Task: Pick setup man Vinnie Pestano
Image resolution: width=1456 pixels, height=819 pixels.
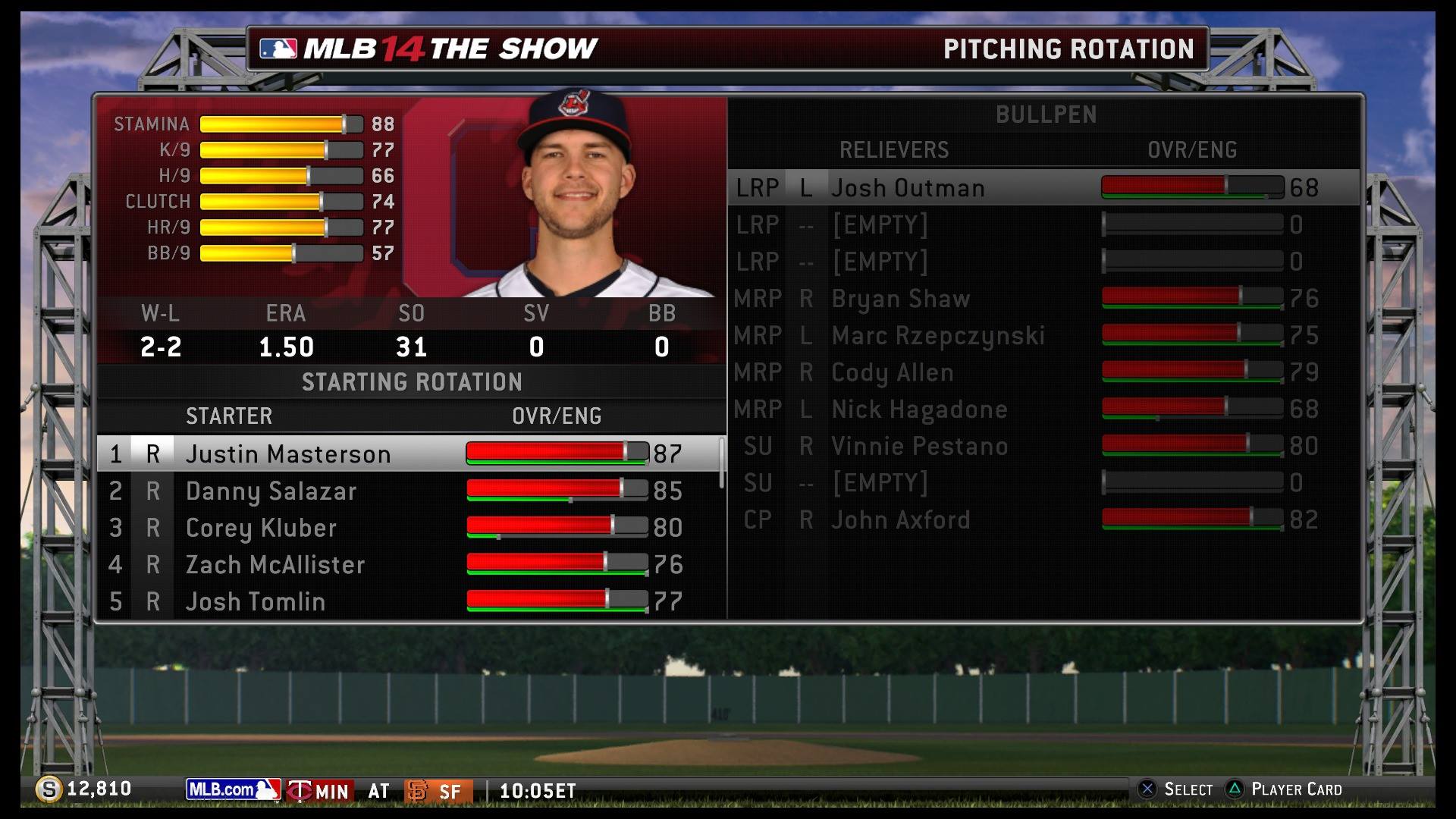Action: tap(919, 446)
